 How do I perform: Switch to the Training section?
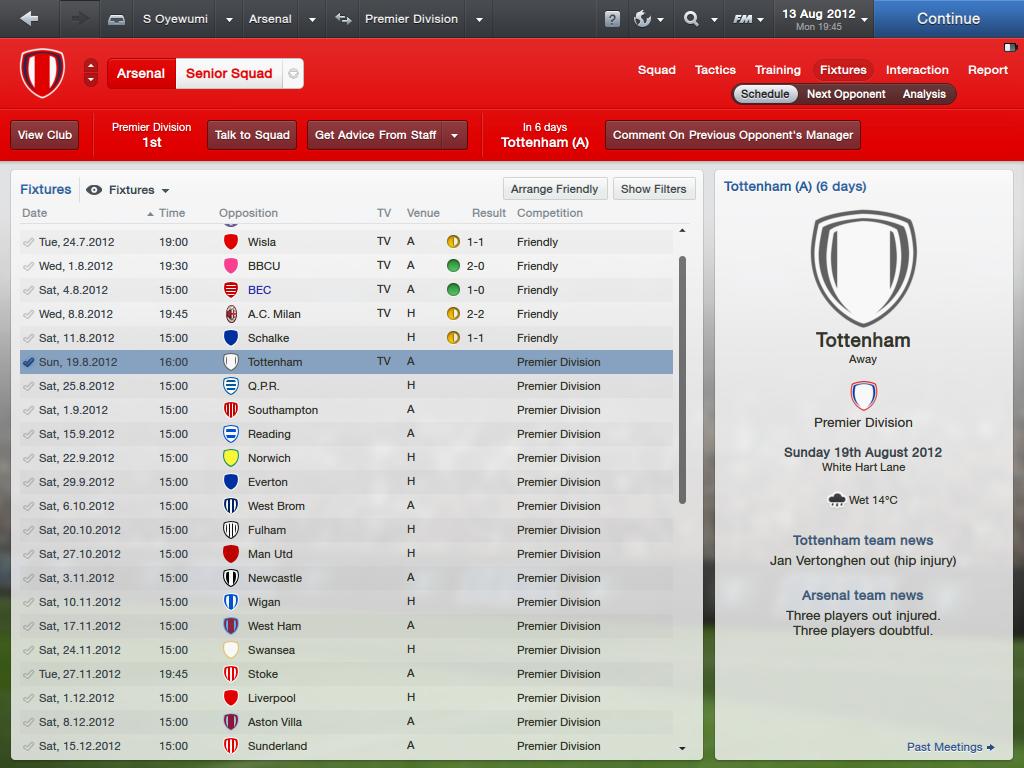point(777,70)
